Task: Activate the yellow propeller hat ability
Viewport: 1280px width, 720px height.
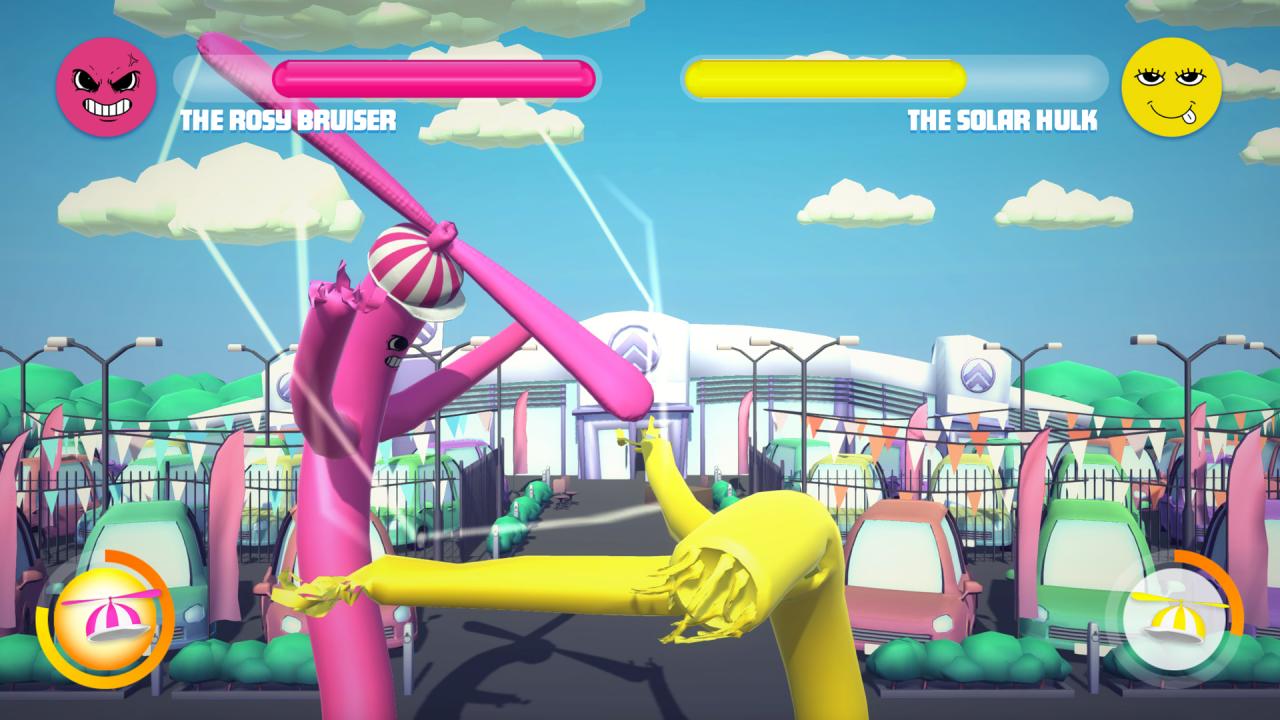Action: click(x=1174, y=617)
